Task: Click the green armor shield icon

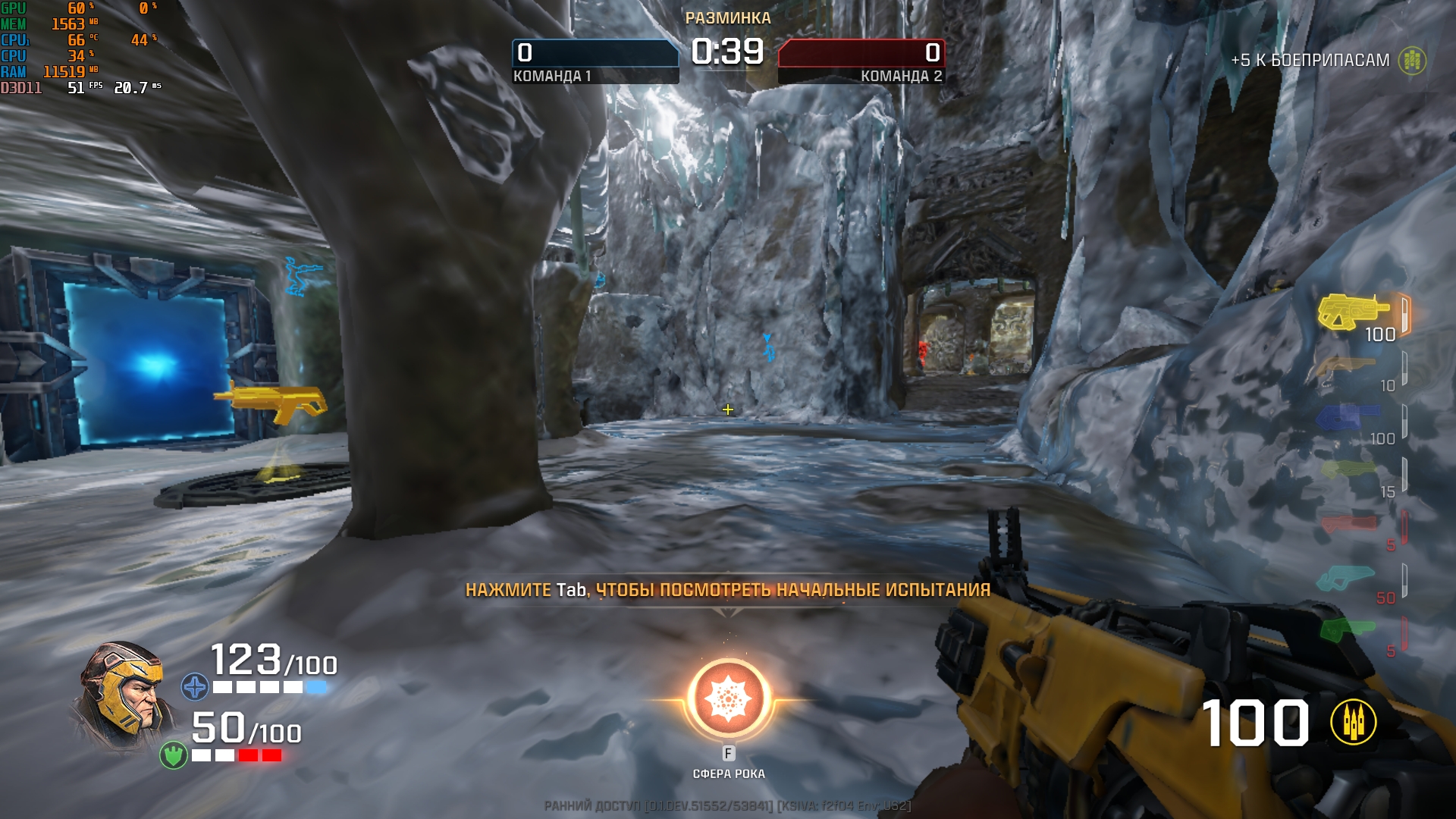Action: [174, 755]
